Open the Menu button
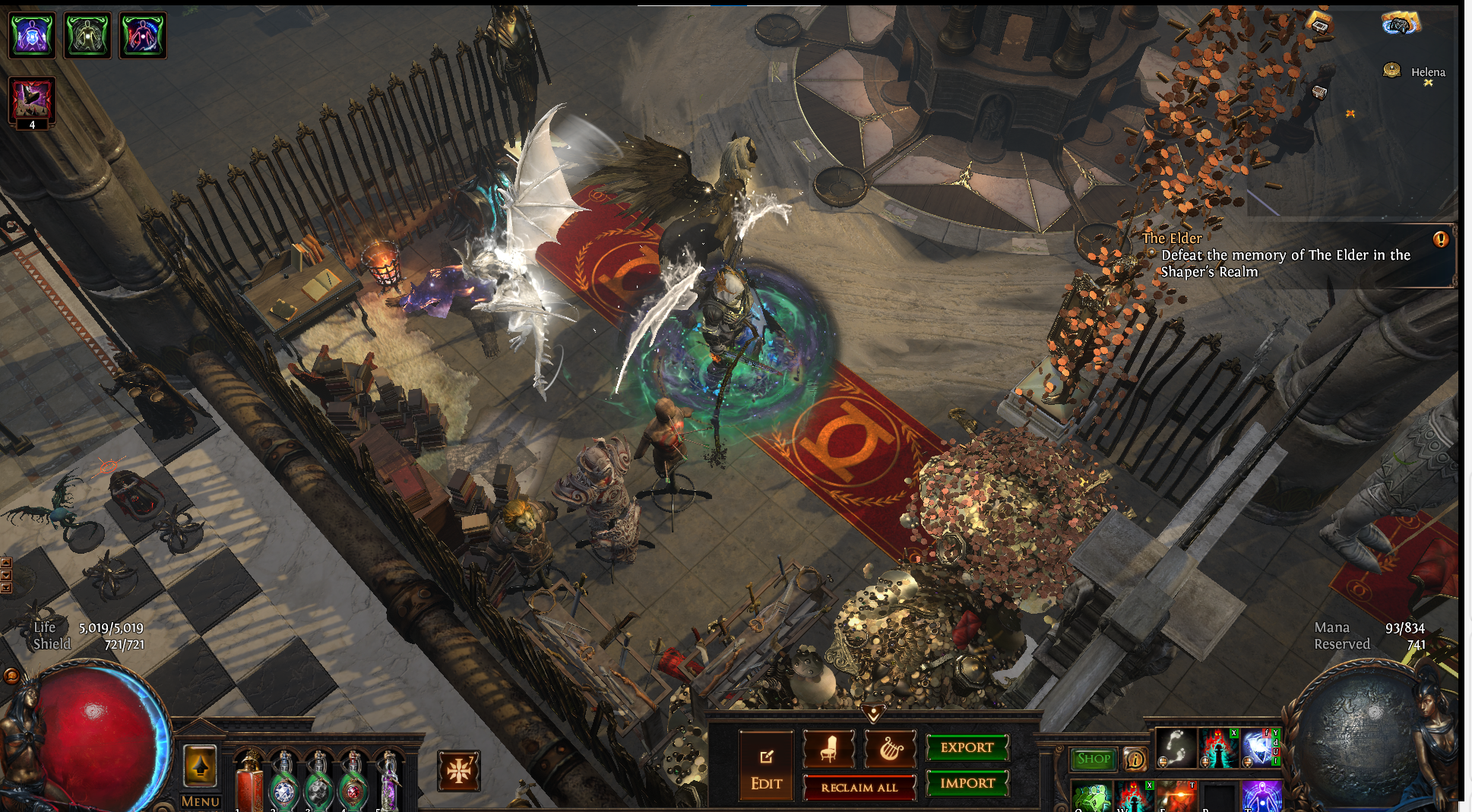Viewport: 1472px width, 812px height. (x=201, y=801)
